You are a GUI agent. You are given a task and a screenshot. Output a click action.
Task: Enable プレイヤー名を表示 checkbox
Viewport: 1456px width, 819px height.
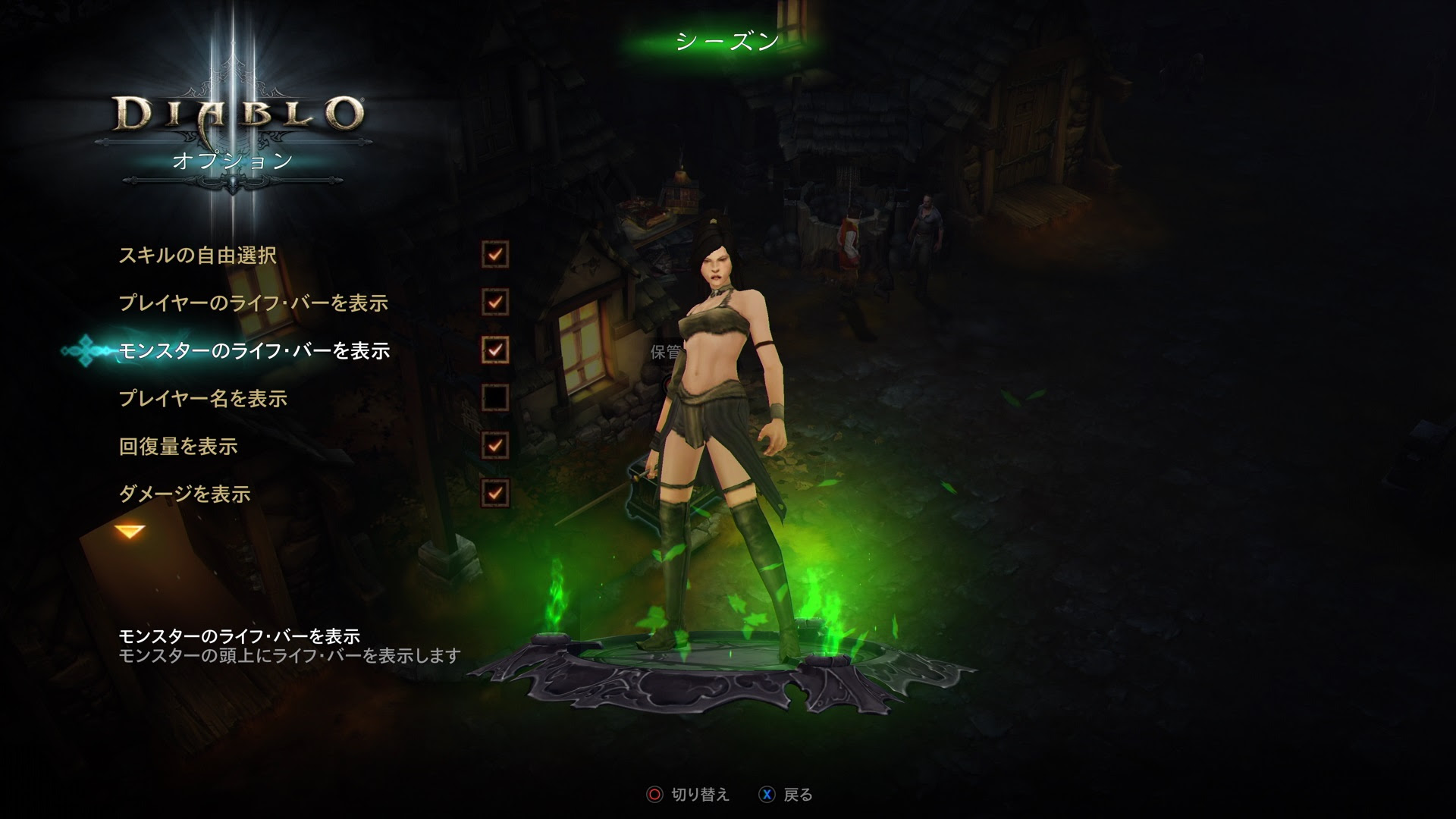coord(494,398)
